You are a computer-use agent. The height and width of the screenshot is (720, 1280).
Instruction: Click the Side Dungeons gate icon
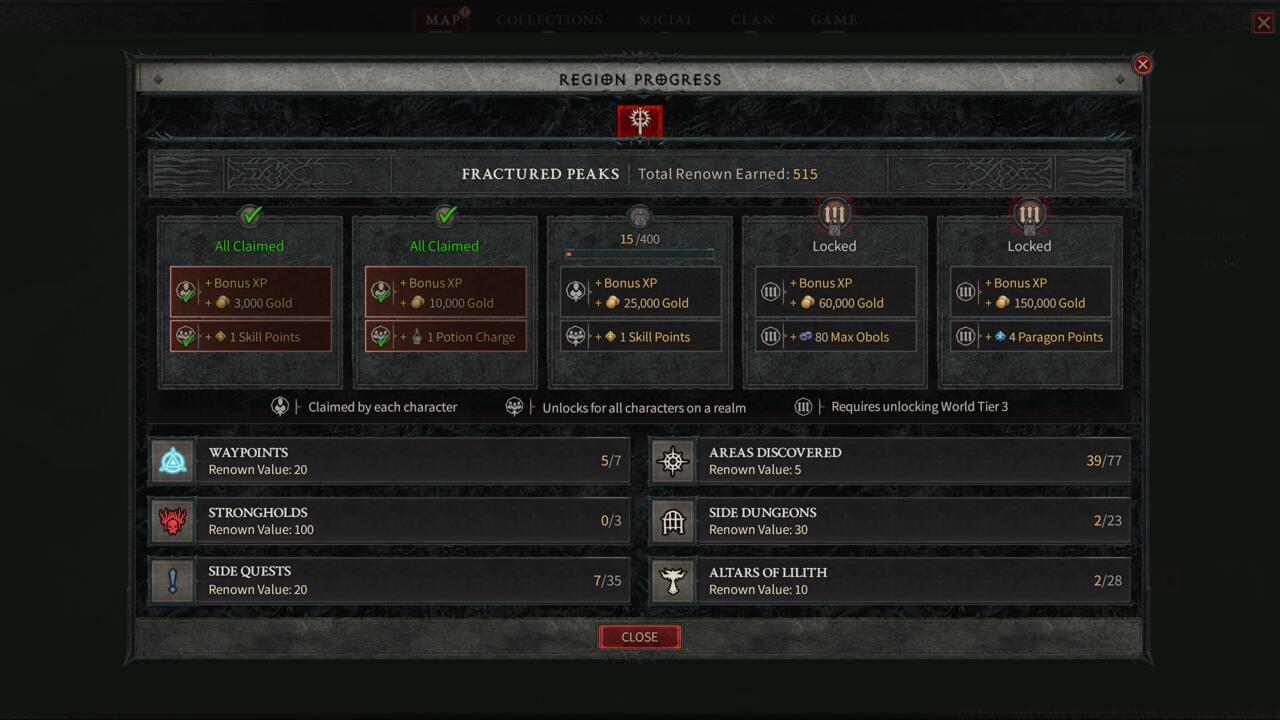(x=672, y=521)
